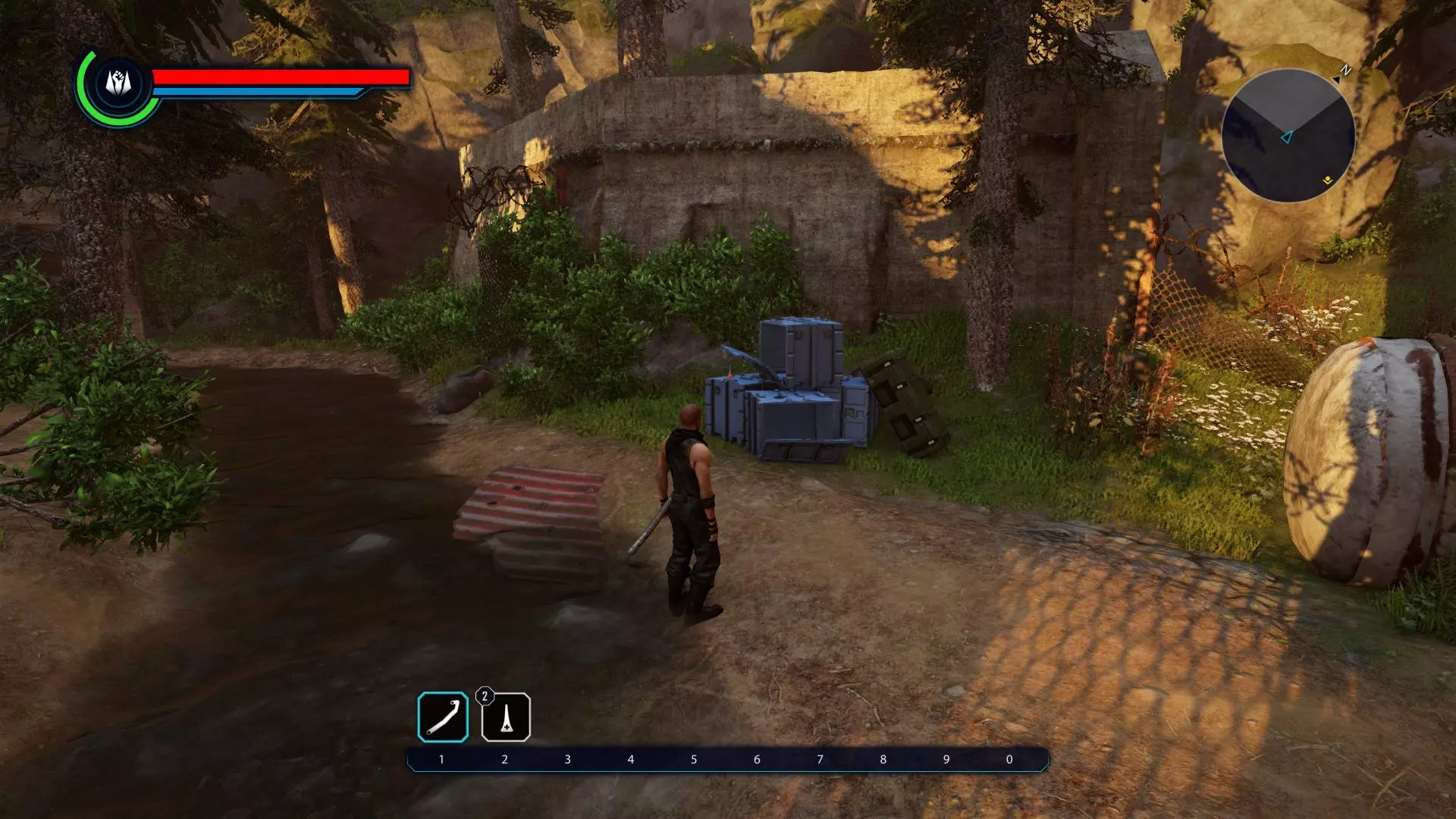The height and width of the screenshot is (819, 1456).
Task: Click the circular minimap
Action: [1288, 136]
